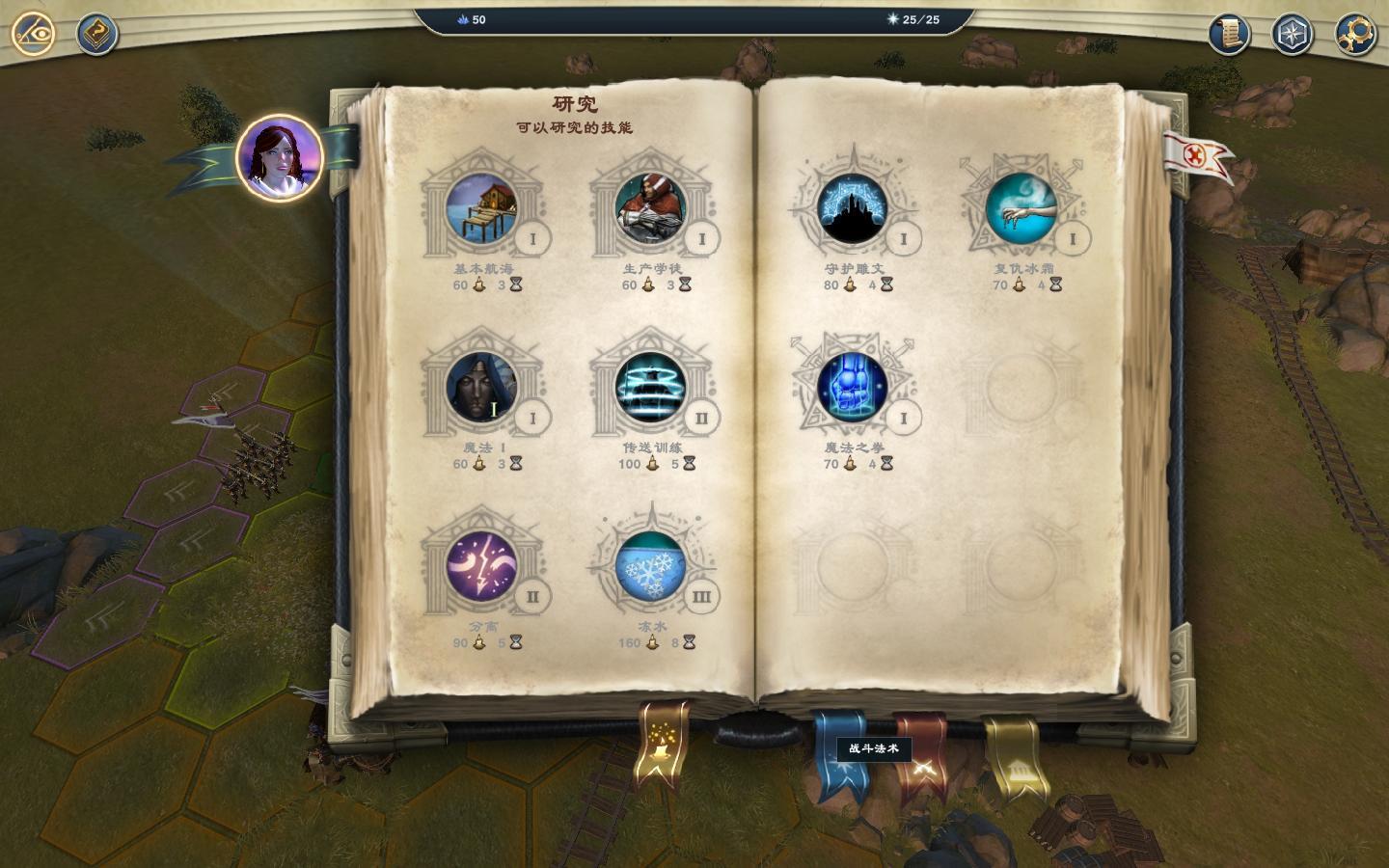Select the 冻水 snowflake skill
This screenshot has height=868, width=1389.
pos(650,566)
